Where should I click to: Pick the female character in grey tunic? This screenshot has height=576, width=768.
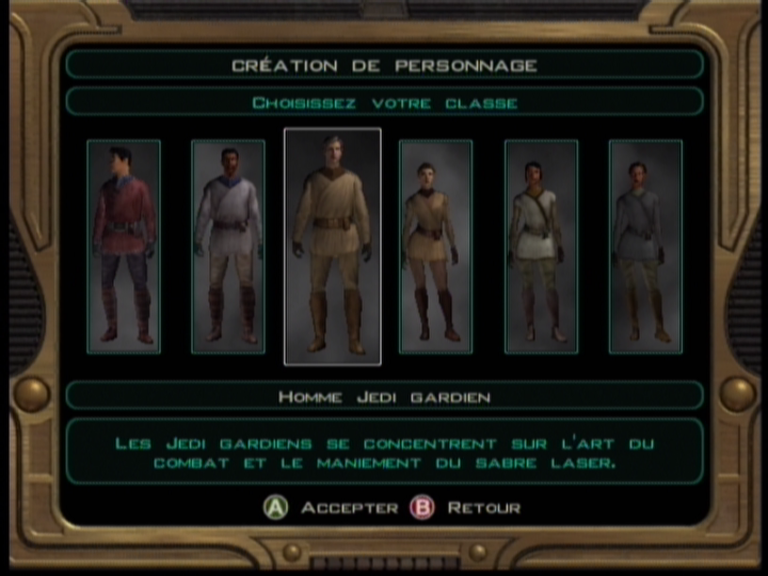click(645, 246)
